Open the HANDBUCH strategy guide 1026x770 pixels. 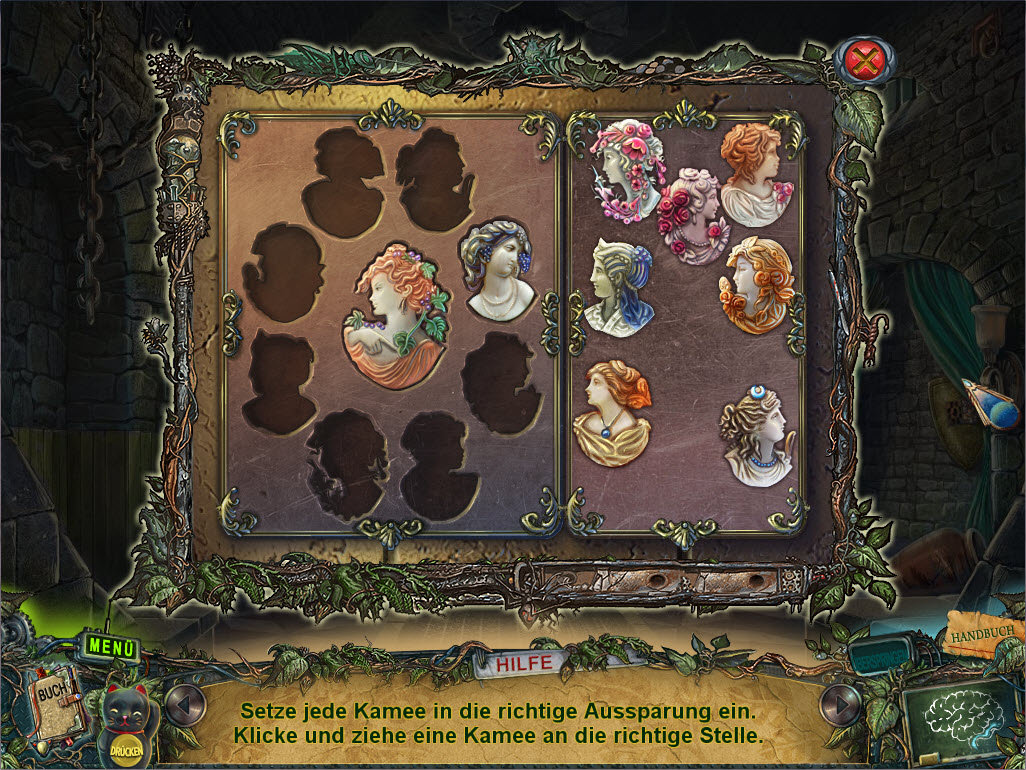pos(984,636)
